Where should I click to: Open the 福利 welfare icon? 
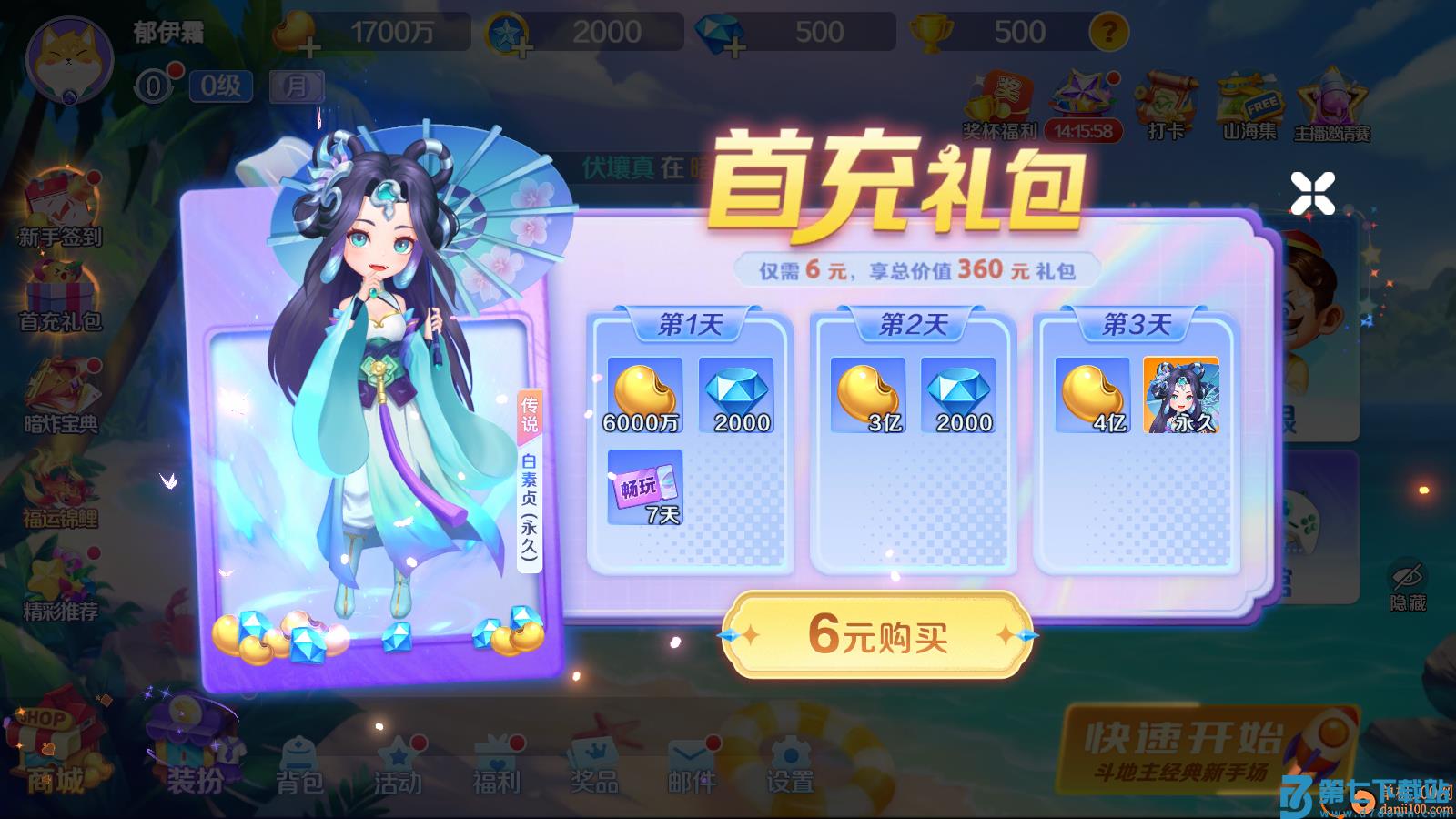(496, 764)
